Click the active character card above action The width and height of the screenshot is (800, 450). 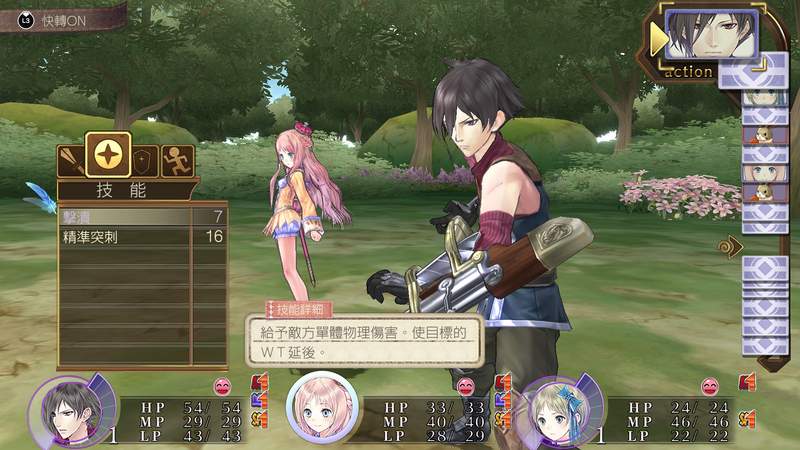tap(711, 35)
